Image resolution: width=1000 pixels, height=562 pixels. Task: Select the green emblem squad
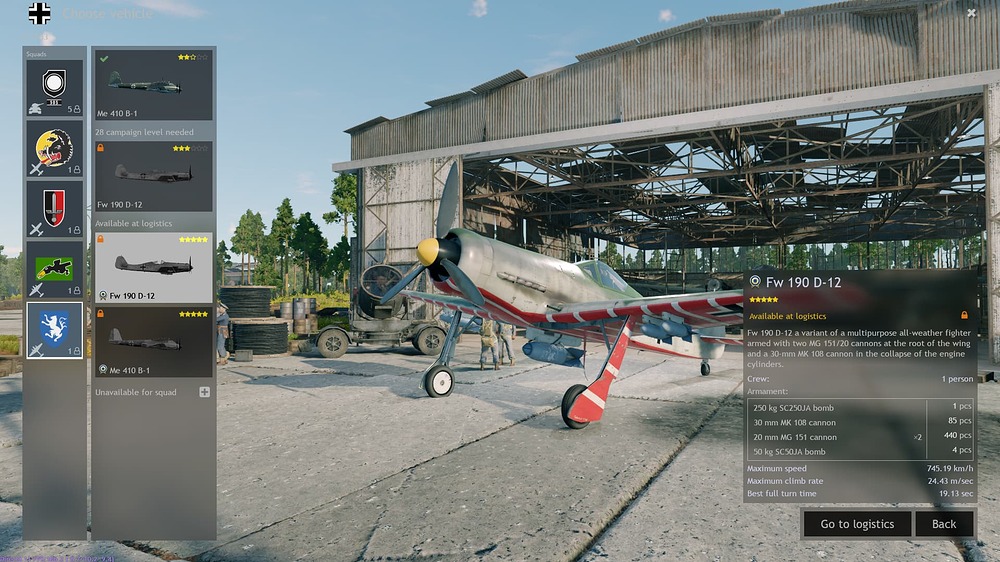[55, 270]
